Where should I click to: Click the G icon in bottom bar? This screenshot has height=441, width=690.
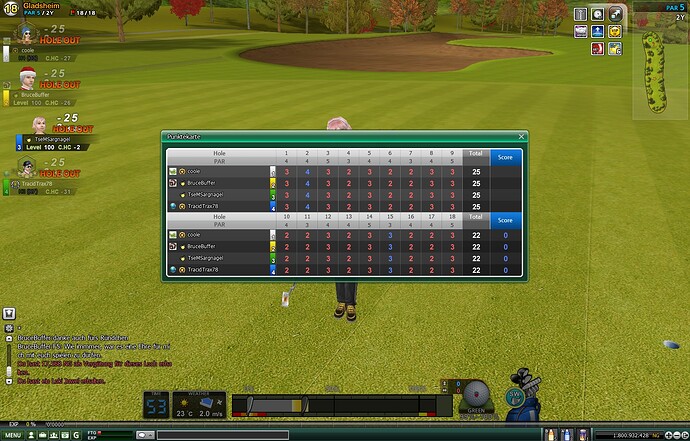(77, 435)
